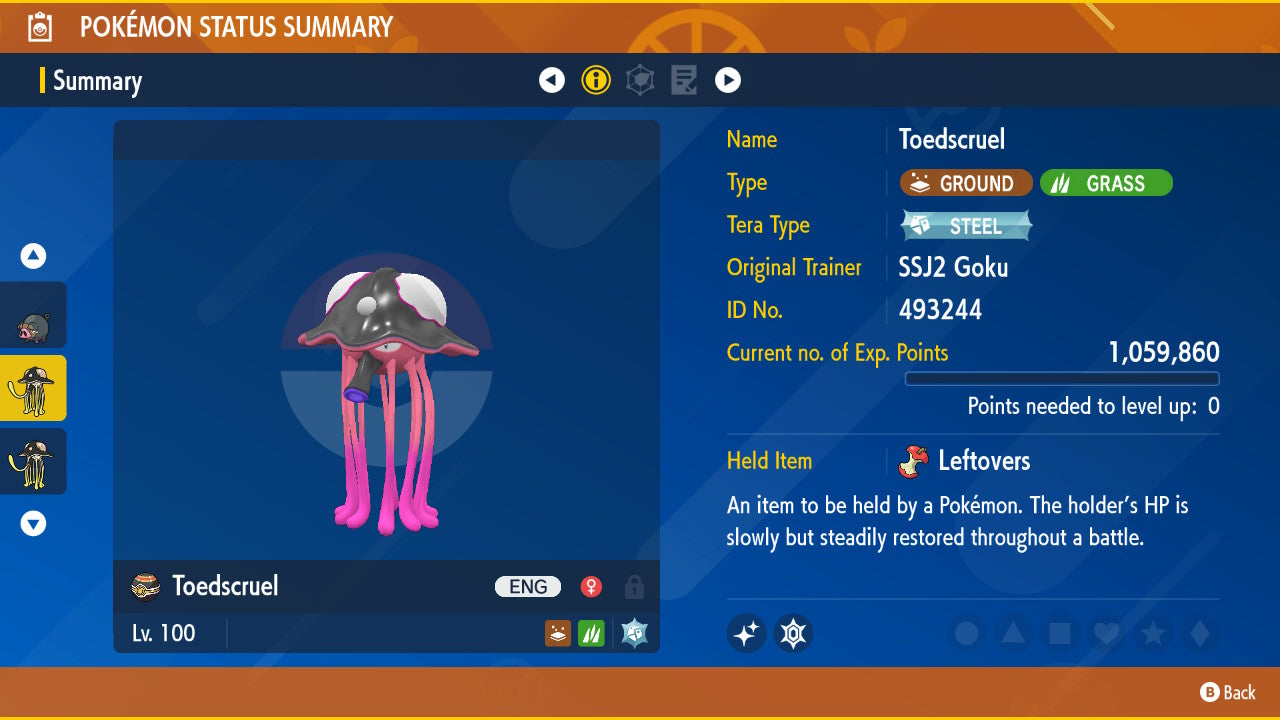Viewport: 1280px width, 720px height.
Task: Select the Lechonk party thumbnail
Action: pyautogui.click(x=34, y=316)
